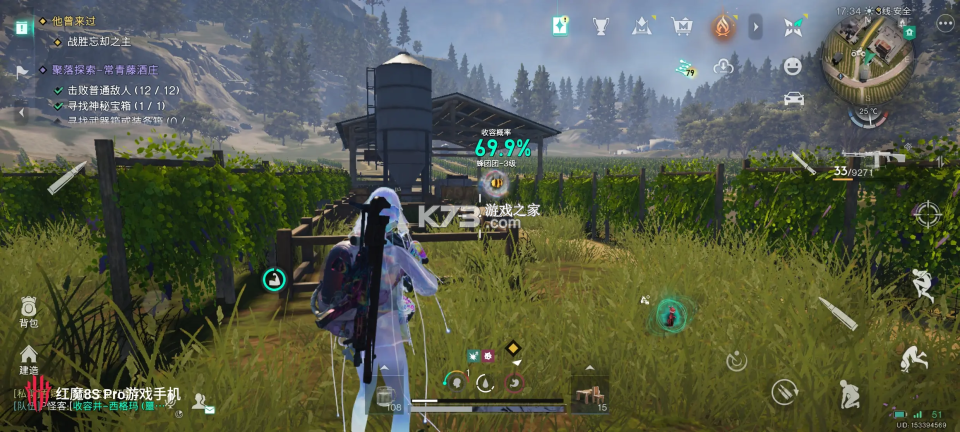Tap the cloud download icon

(x=723, y=67)
